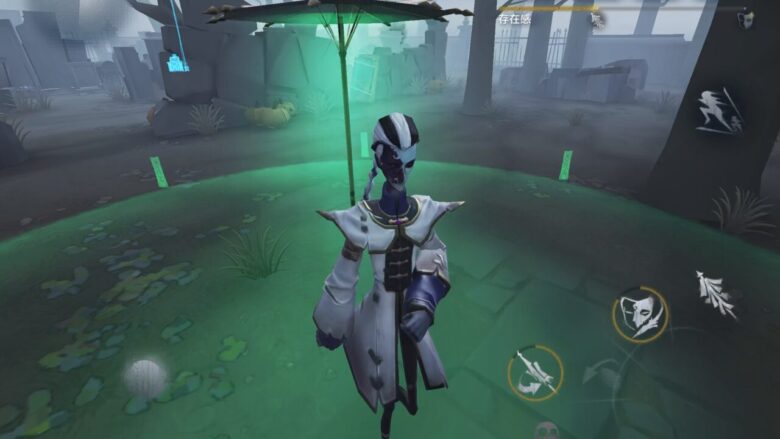780x439 pixels.
Task: Use the umbrella swap skill with arrow
Action: 535,374
